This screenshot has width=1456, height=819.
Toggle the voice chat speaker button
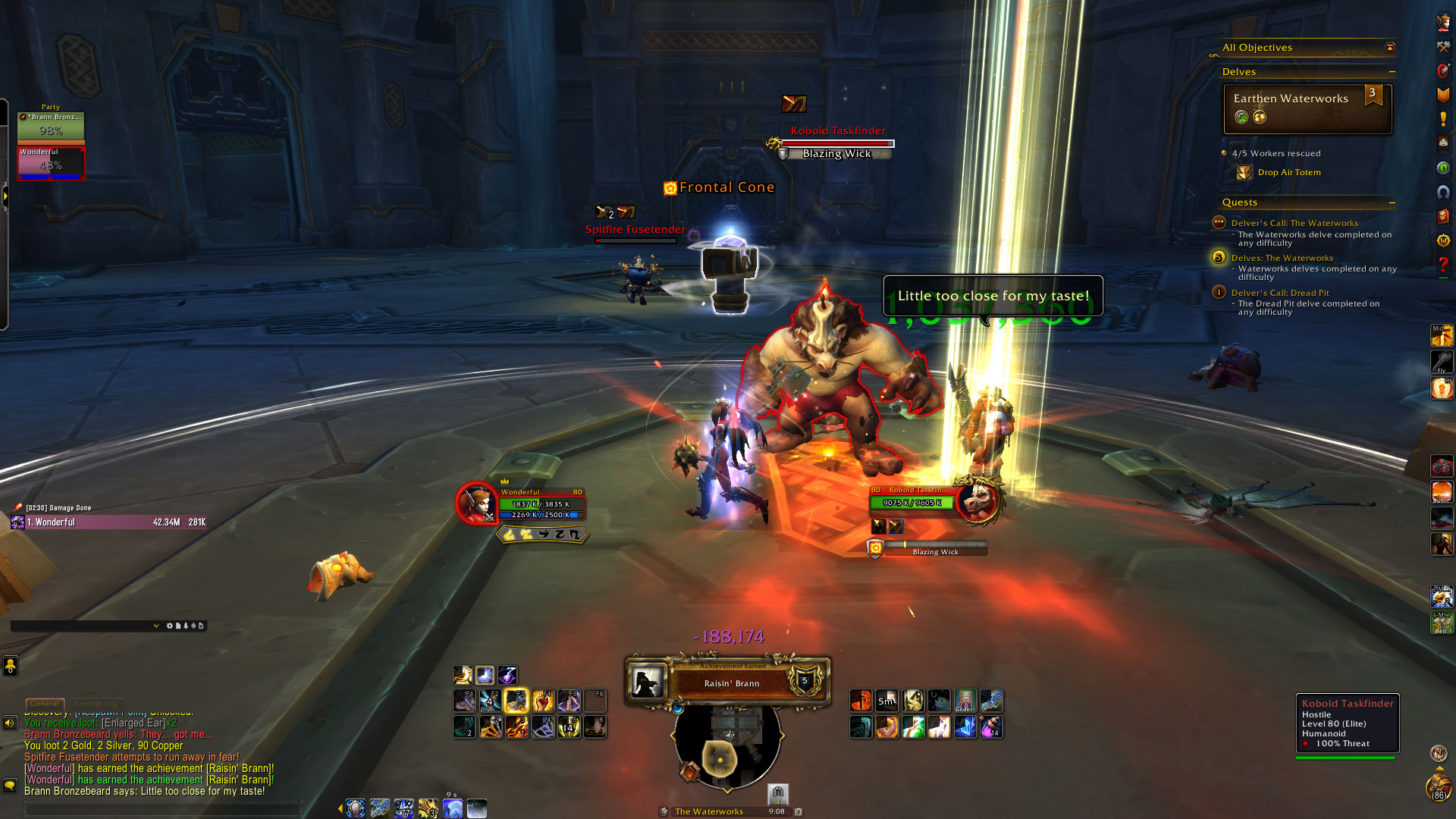(x=10, y=723)
